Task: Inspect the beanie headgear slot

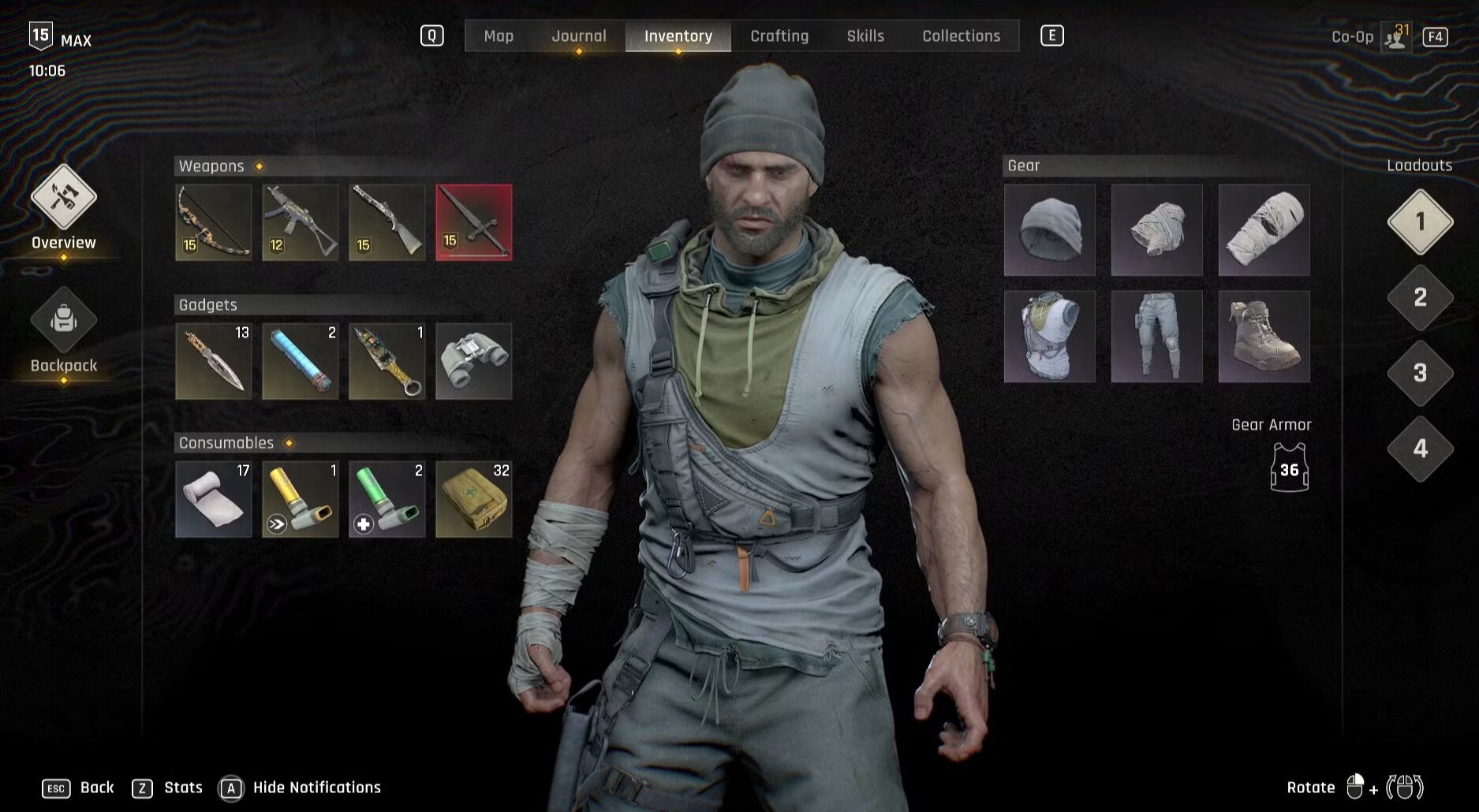Action: pos(1049,230)
